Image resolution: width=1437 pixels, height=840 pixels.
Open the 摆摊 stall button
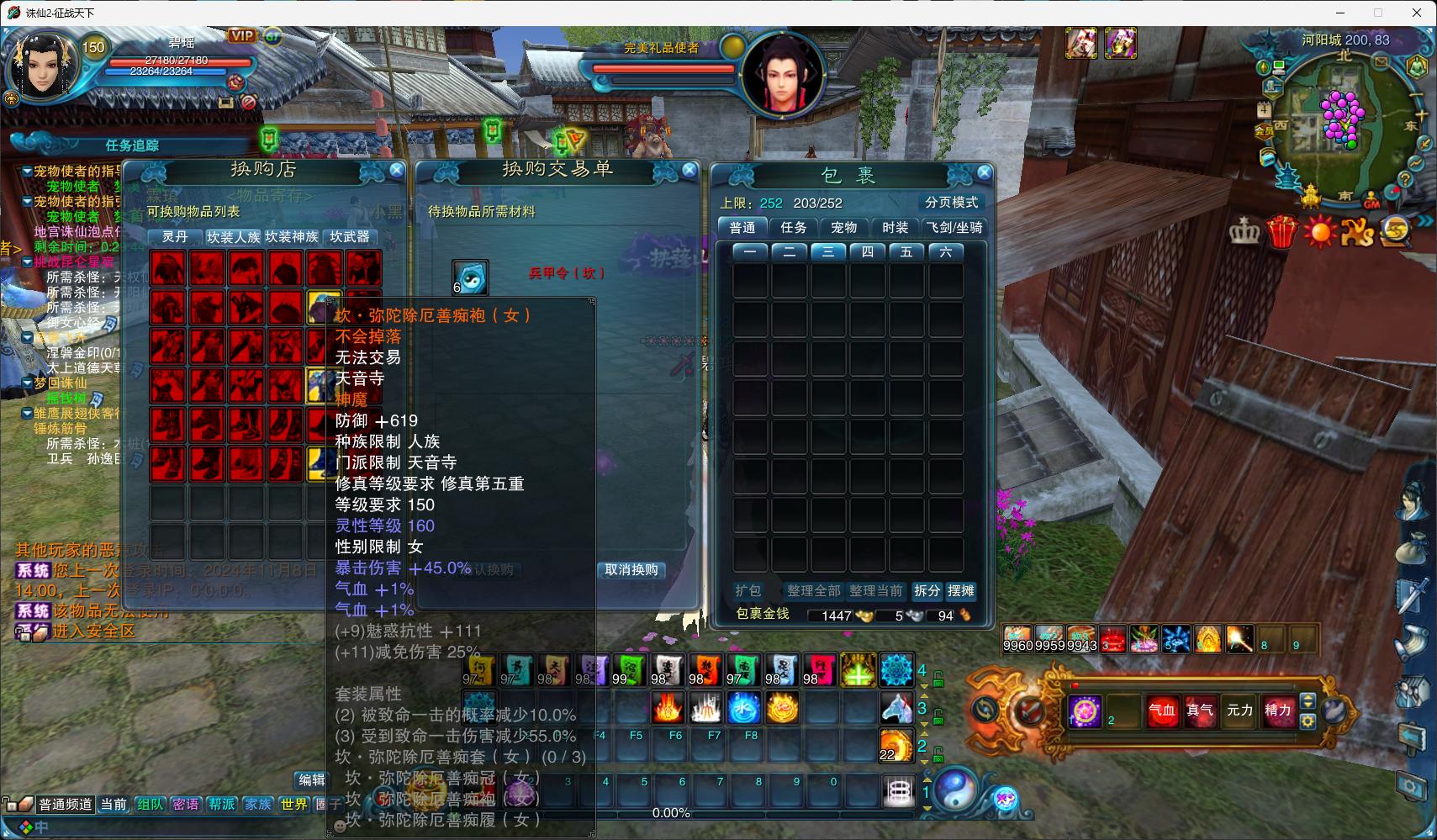click(960, 590)
